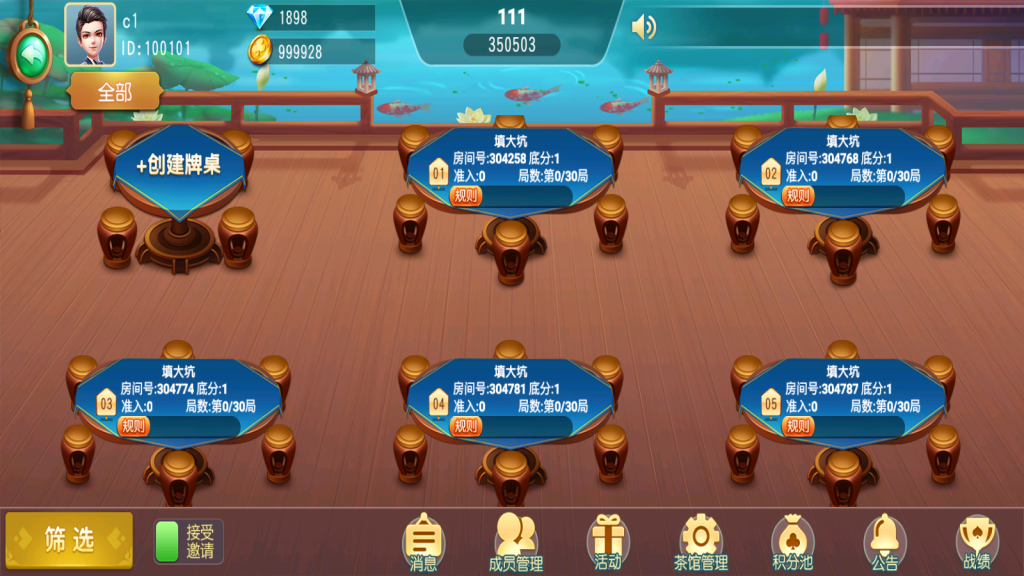Open 成员管理 member management
Image resolution: width=1024 pixels, height=576 pixels.
[x=515, y=543]
